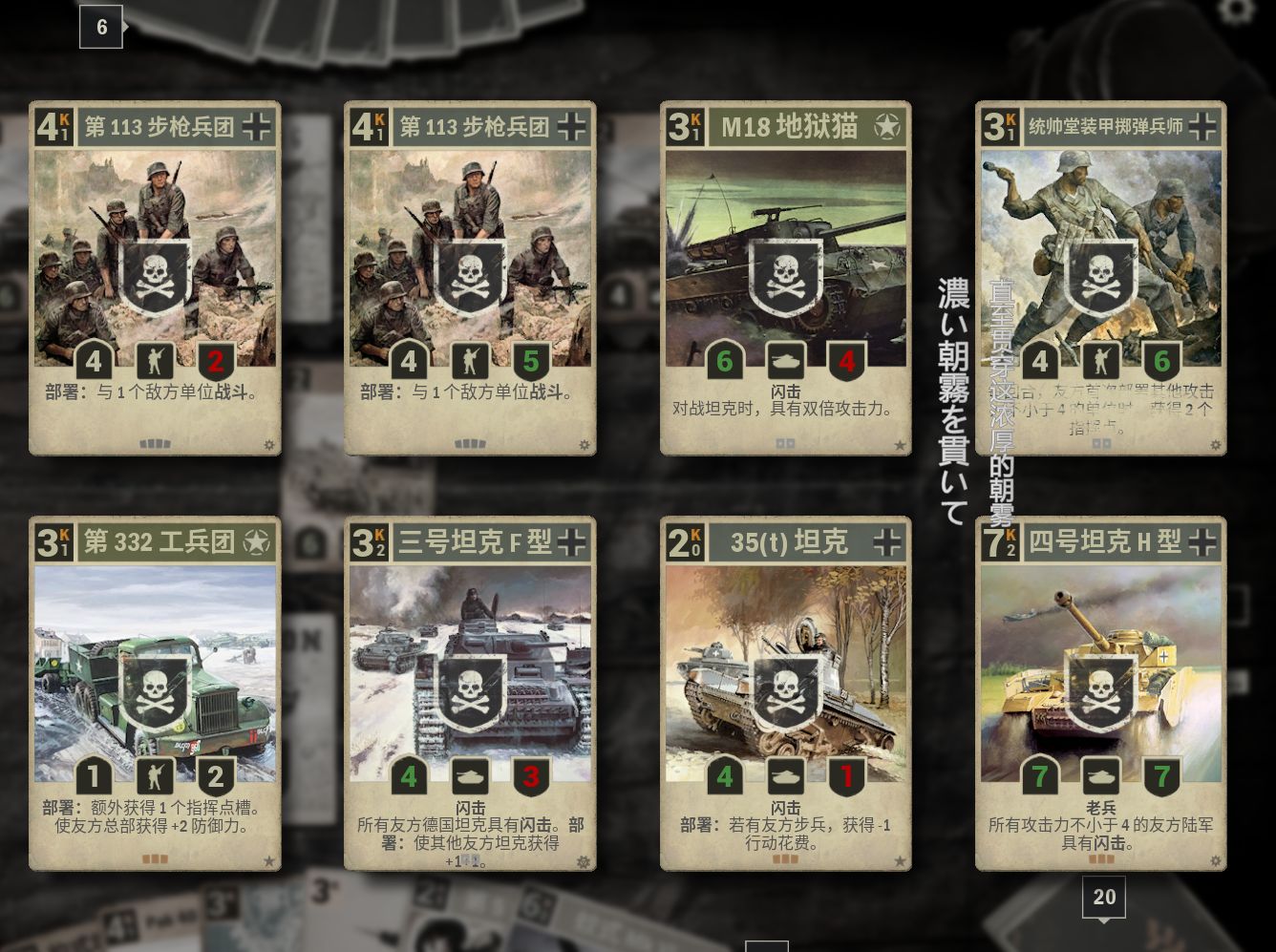The height and width of the screenshot is (952, 1276).
Task: Select the 113th Rifle Regiment card with 2 defense
Action: (x=155, y=277)
